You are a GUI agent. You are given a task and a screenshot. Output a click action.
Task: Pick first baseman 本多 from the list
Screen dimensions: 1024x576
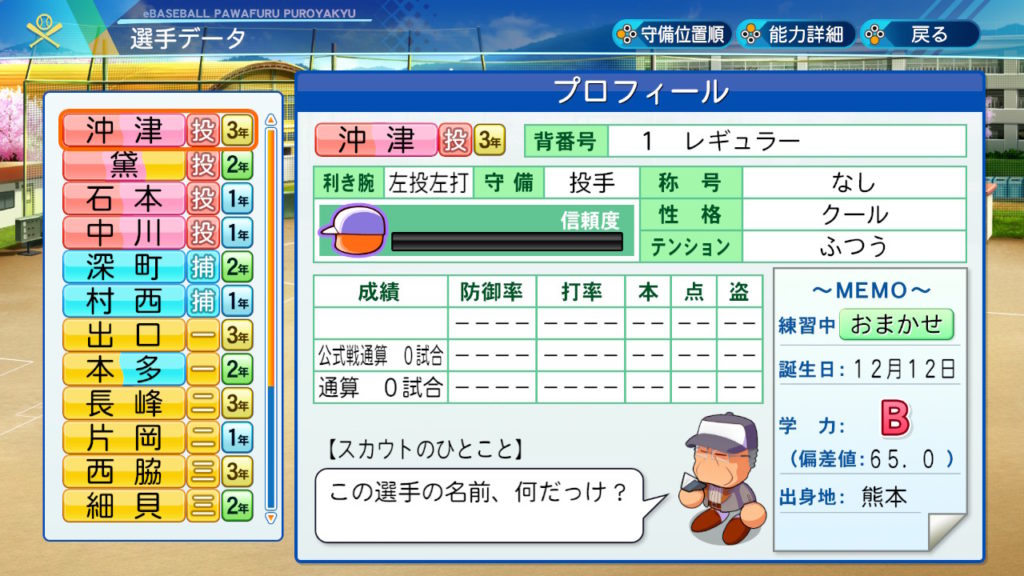click(157, 369)
